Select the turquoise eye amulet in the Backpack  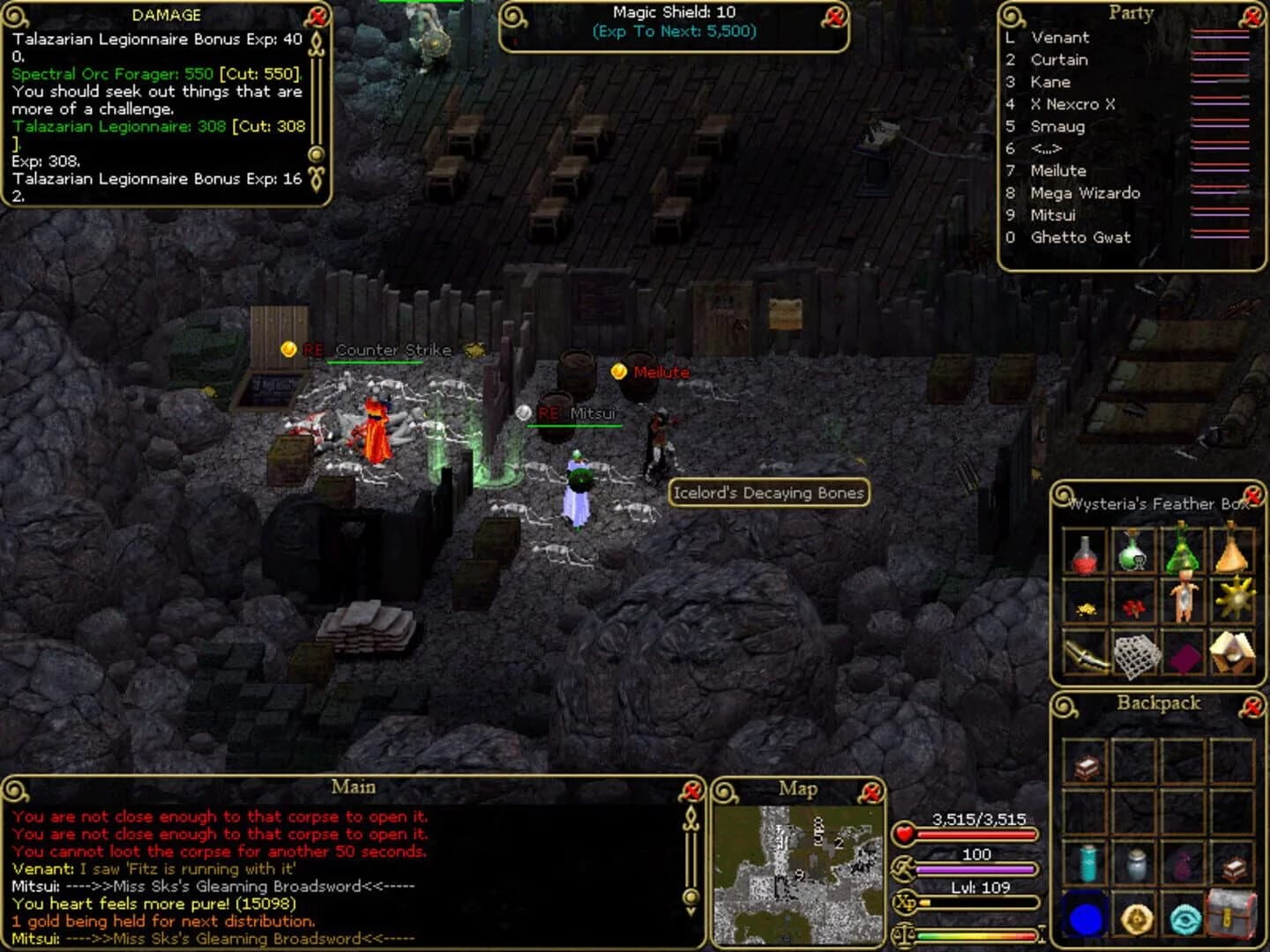tap(1184, 919)
